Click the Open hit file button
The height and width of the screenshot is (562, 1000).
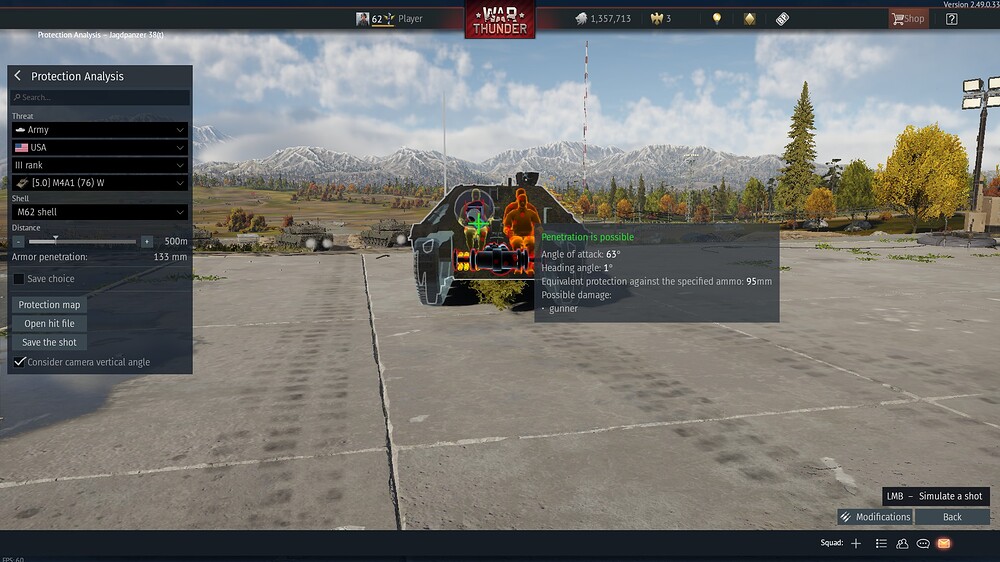(49, 324)
